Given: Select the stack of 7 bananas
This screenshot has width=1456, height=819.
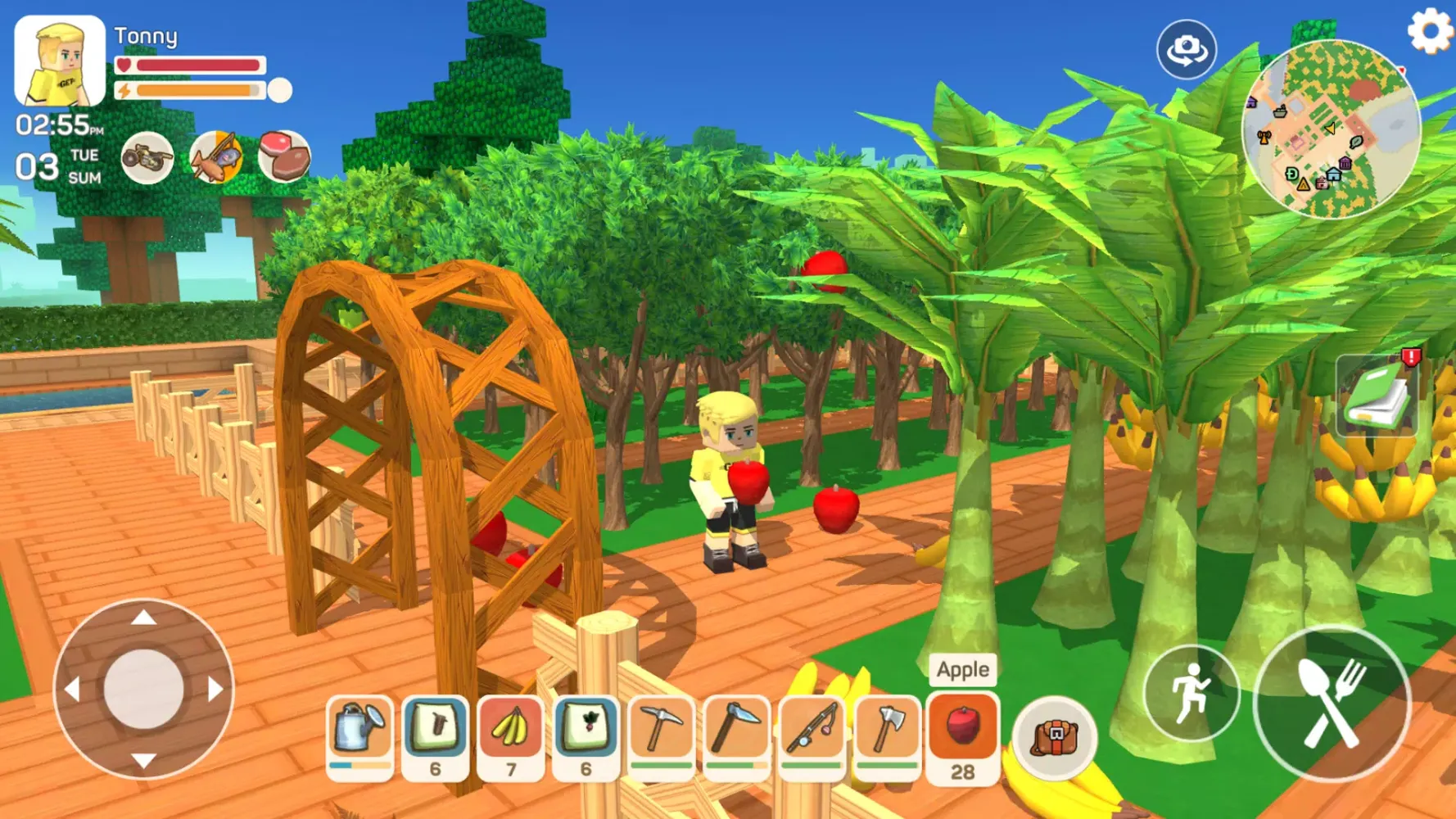Looking at the screenshot, I should (509, 733).
